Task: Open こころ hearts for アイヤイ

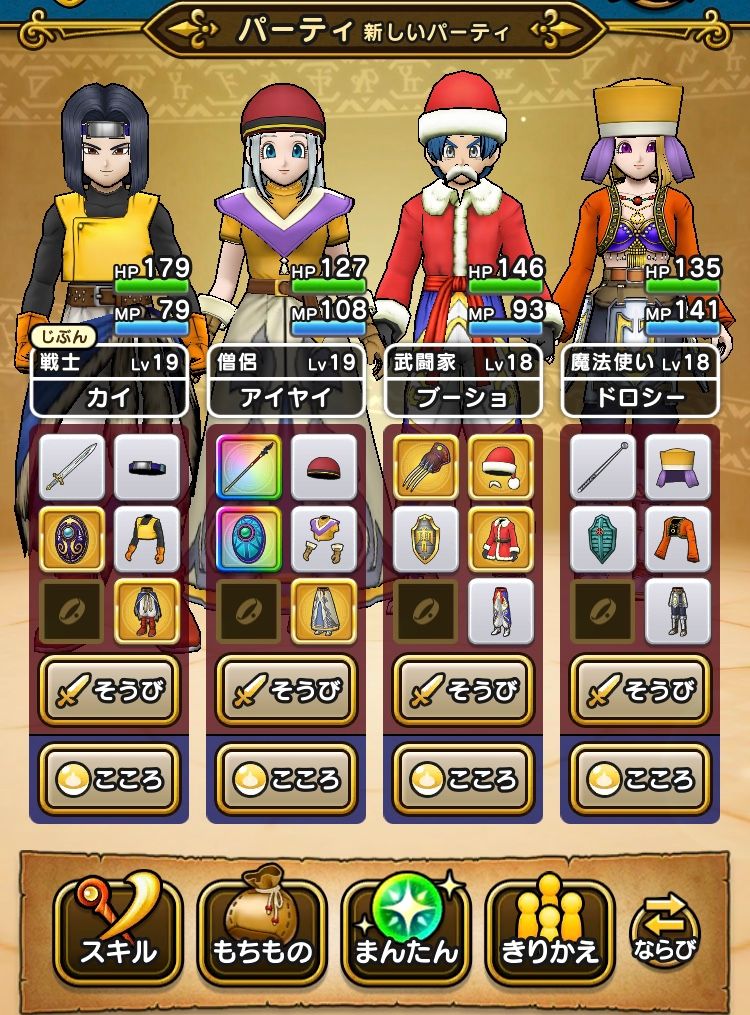Action: (x=286, y=779)
